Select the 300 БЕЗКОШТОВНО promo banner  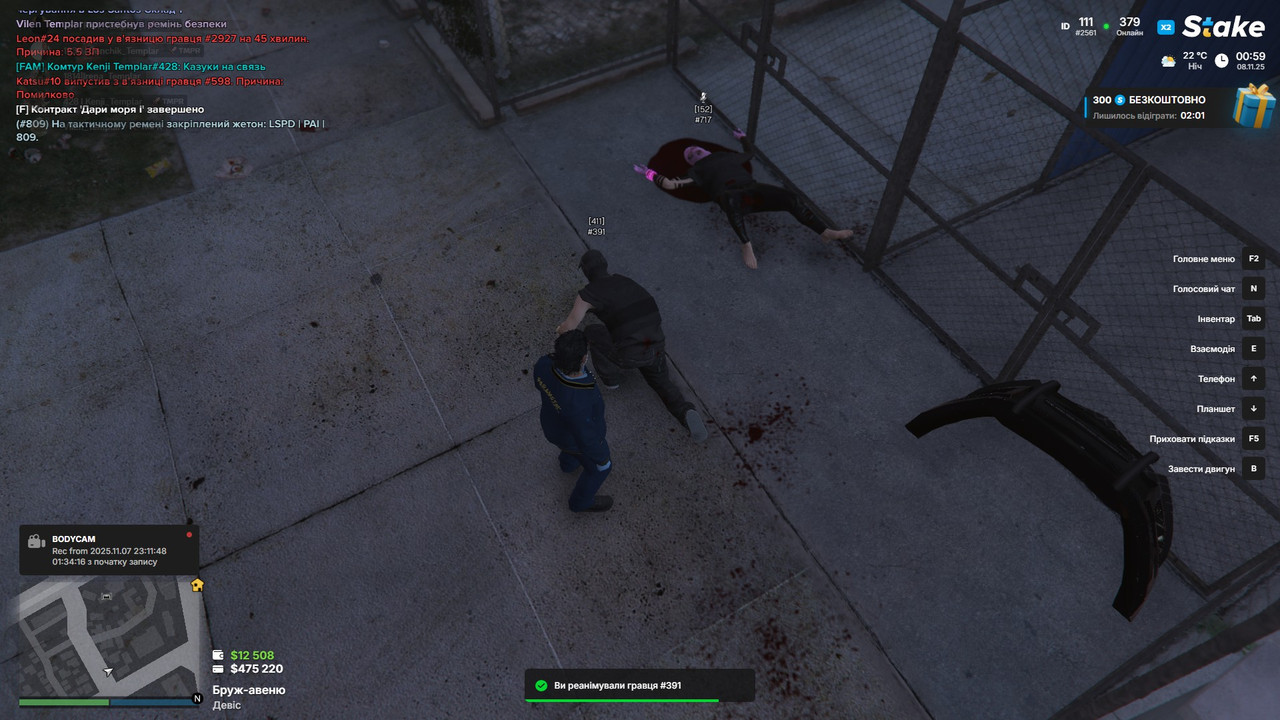pyautogui.click(x=1150, y=107)
